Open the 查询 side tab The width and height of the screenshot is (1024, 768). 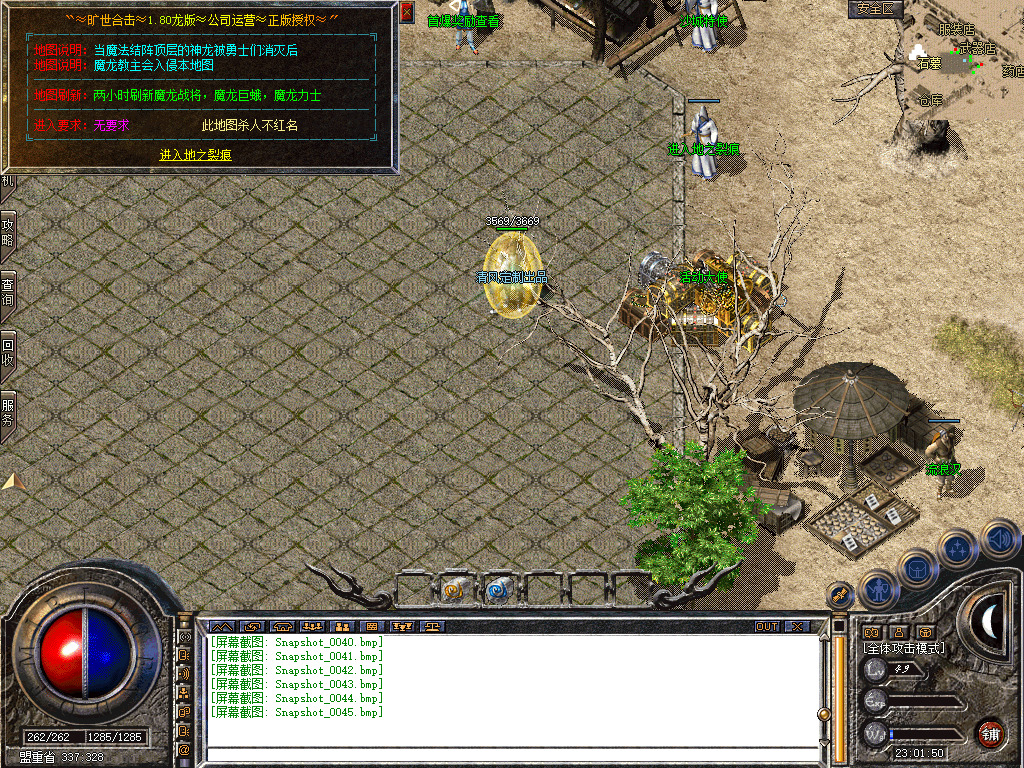click(x=8, y=291)
